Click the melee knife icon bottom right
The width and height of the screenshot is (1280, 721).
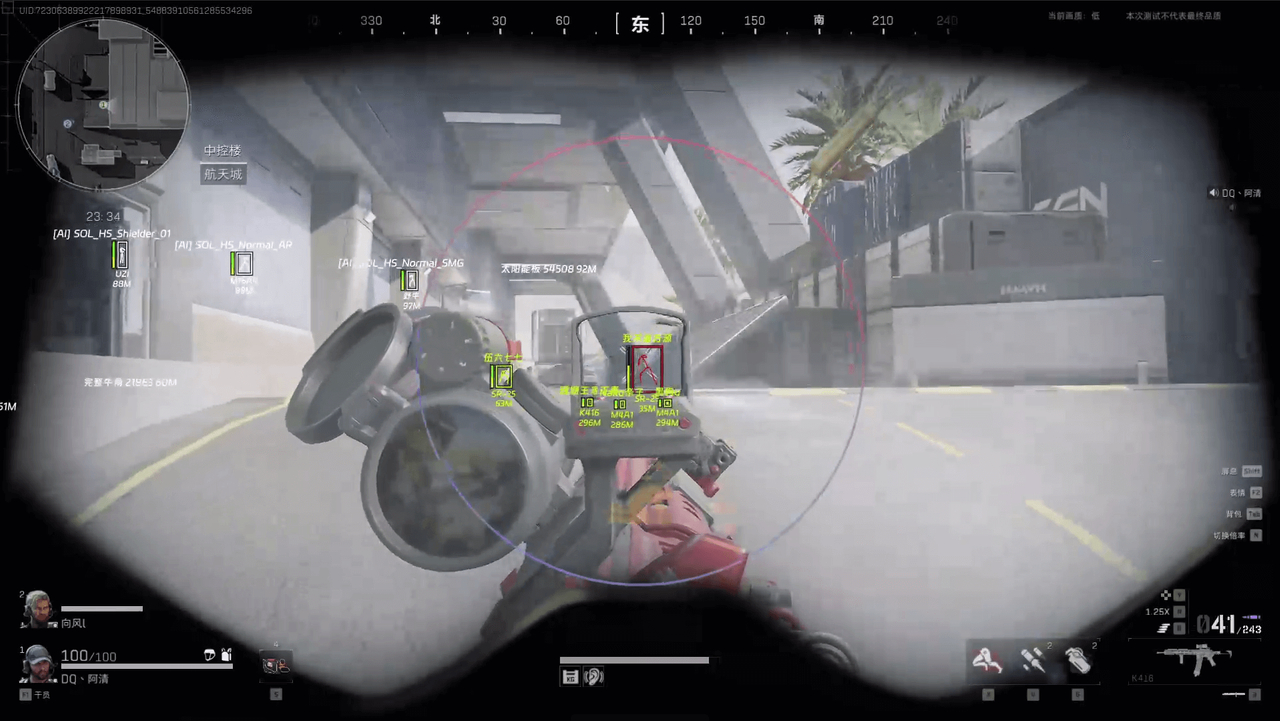pos(1235,695)
